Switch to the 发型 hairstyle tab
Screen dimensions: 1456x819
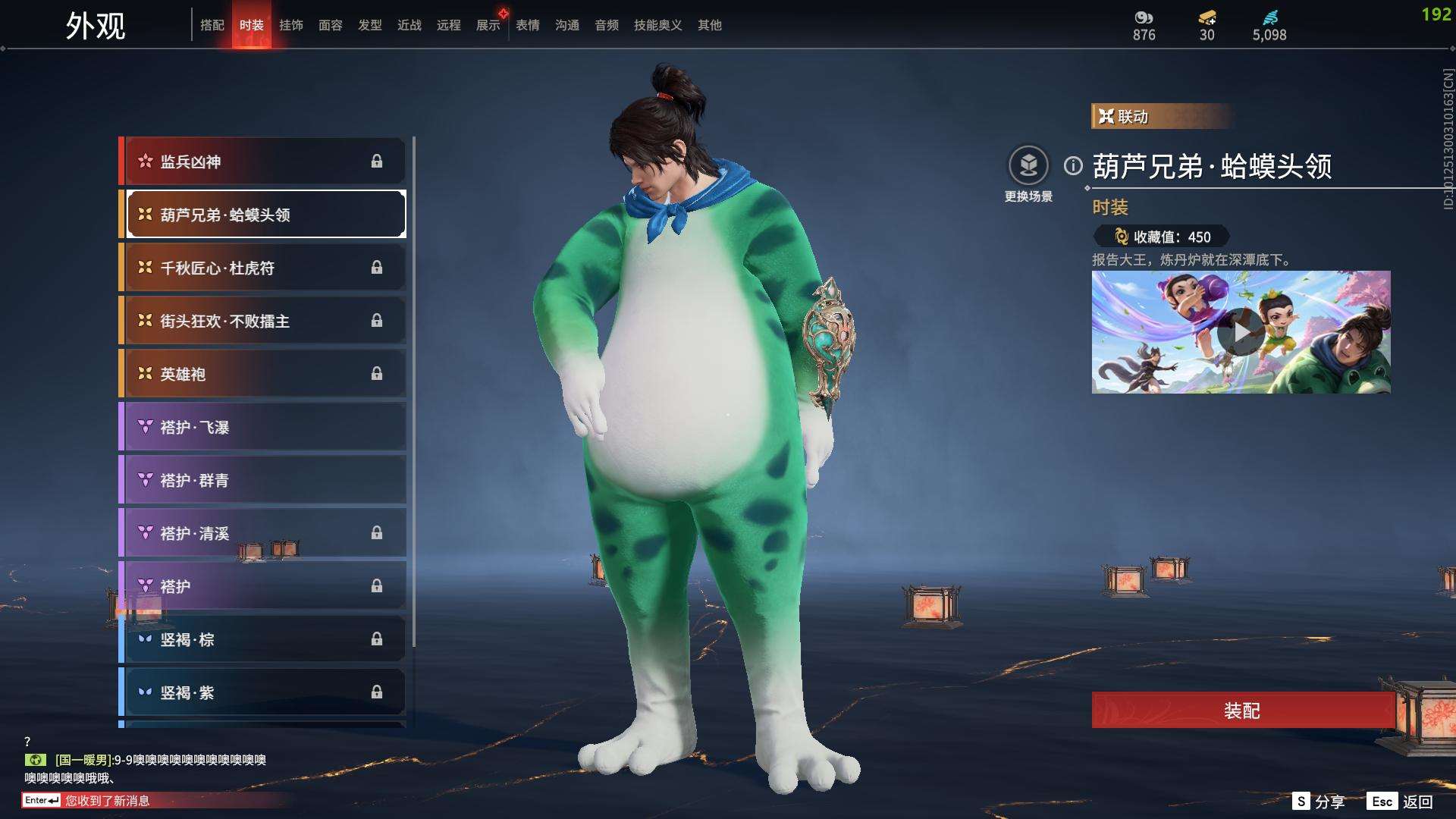tap(370, 25)
